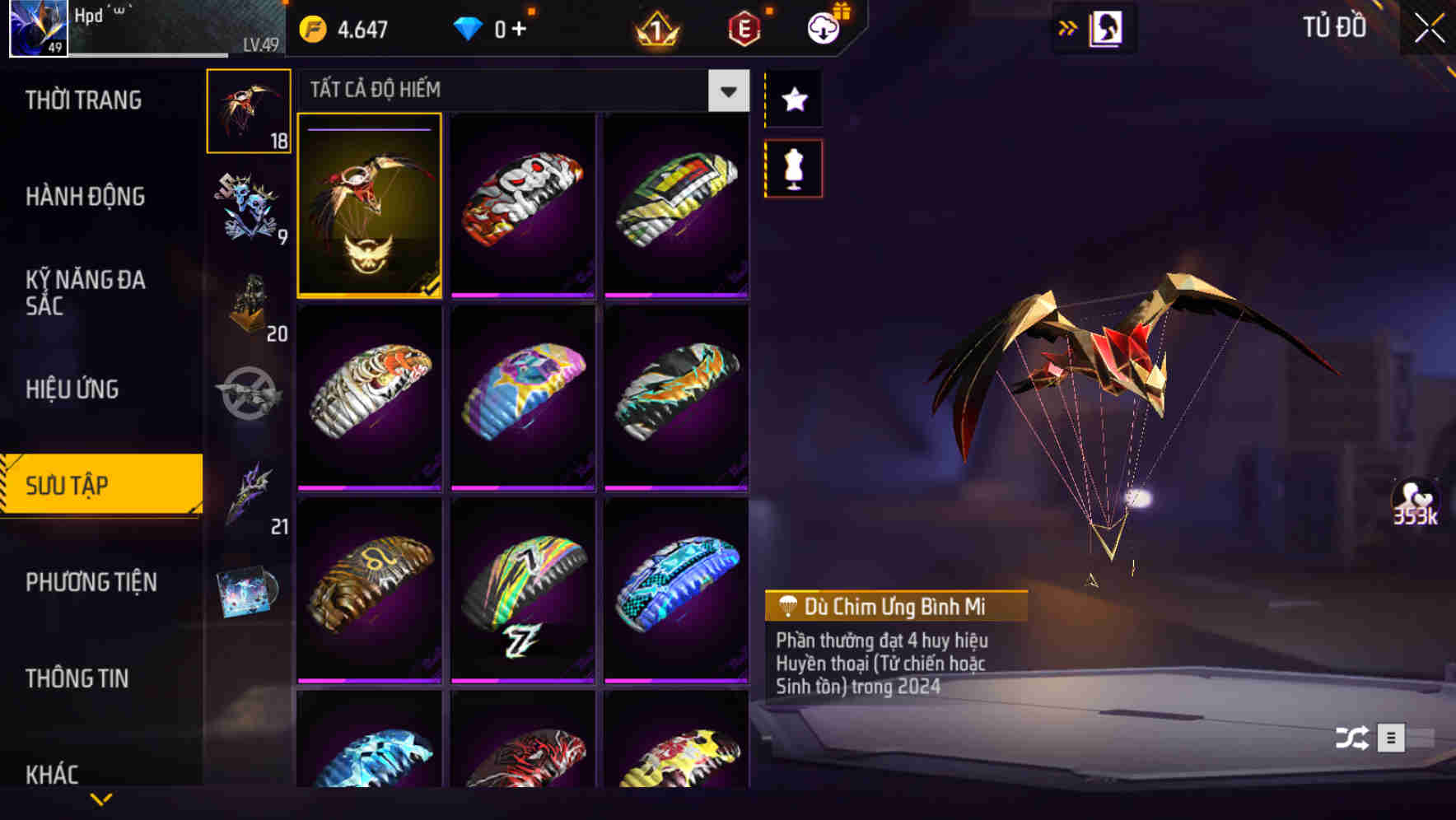Image resolution: width=1456 pixels, height=820 pixels.
Task: Toggle the mannequin preview mode
Action: point(793,167)
